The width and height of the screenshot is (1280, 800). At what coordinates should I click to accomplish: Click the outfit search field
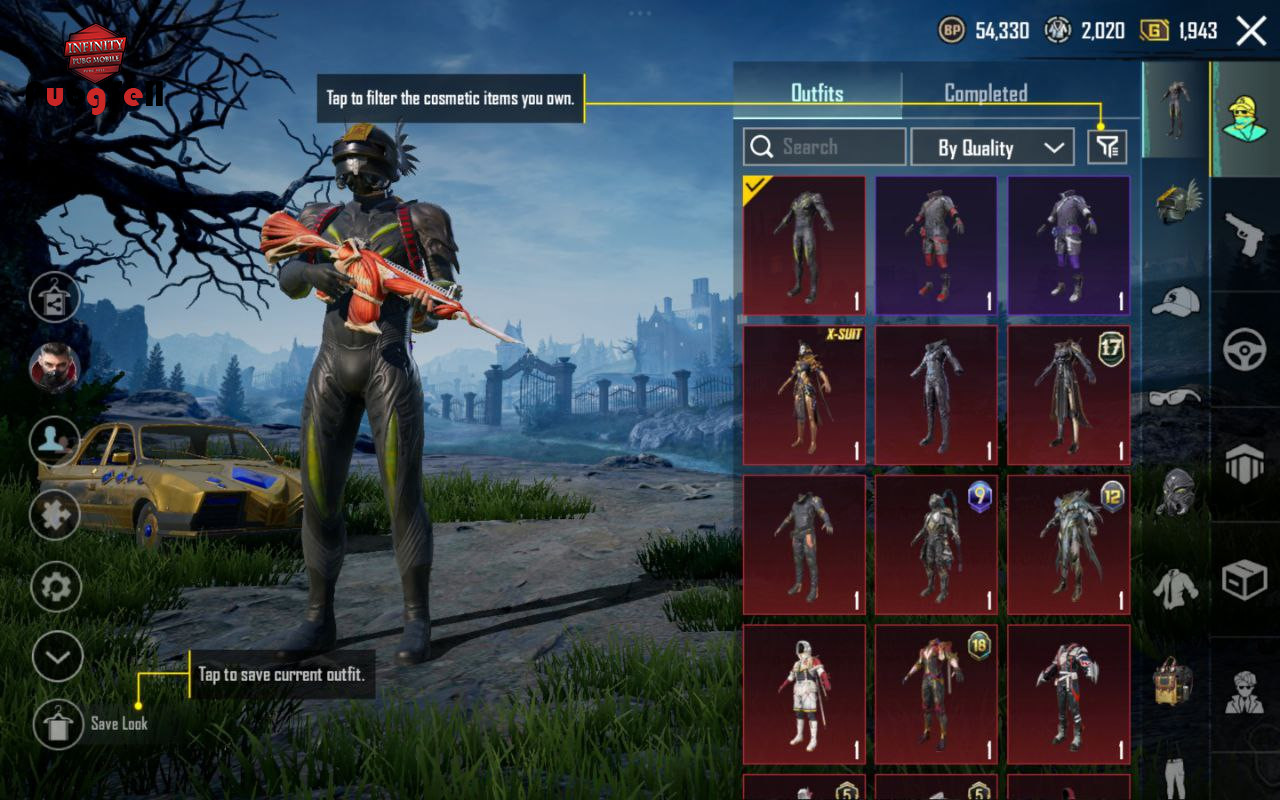point(824,147)
